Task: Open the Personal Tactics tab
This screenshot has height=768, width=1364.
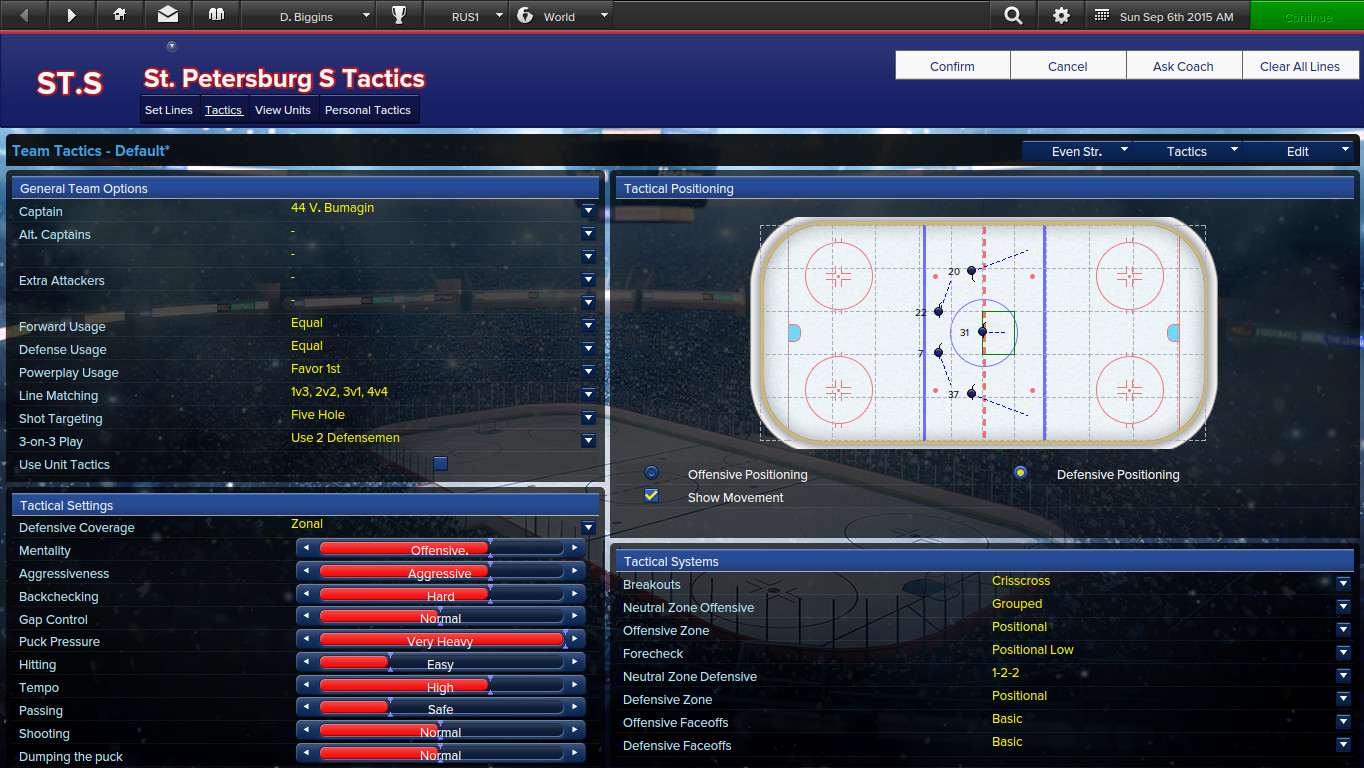Action: (367, 110)
